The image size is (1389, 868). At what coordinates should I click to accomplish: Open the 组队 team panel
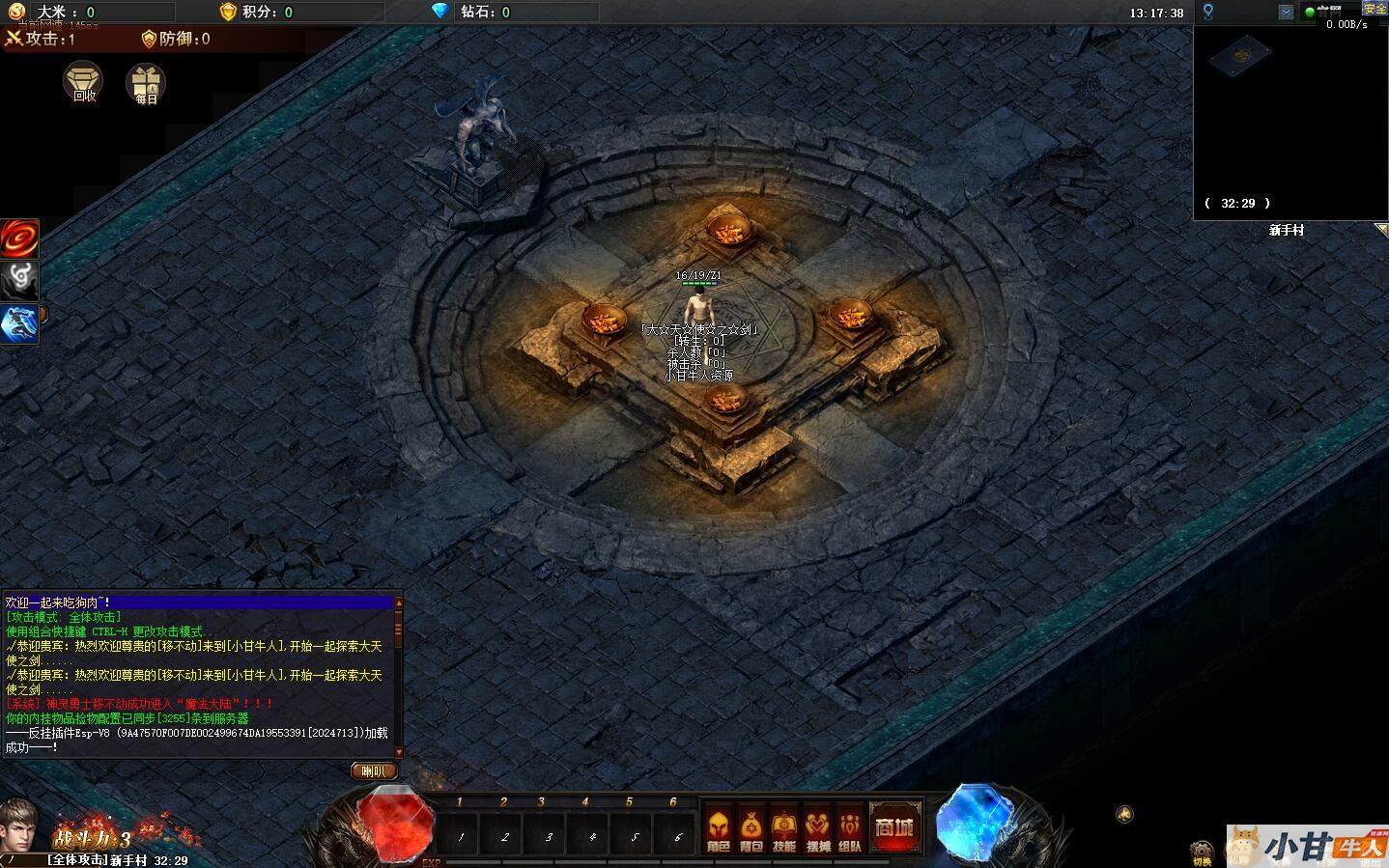pos(850,829)
